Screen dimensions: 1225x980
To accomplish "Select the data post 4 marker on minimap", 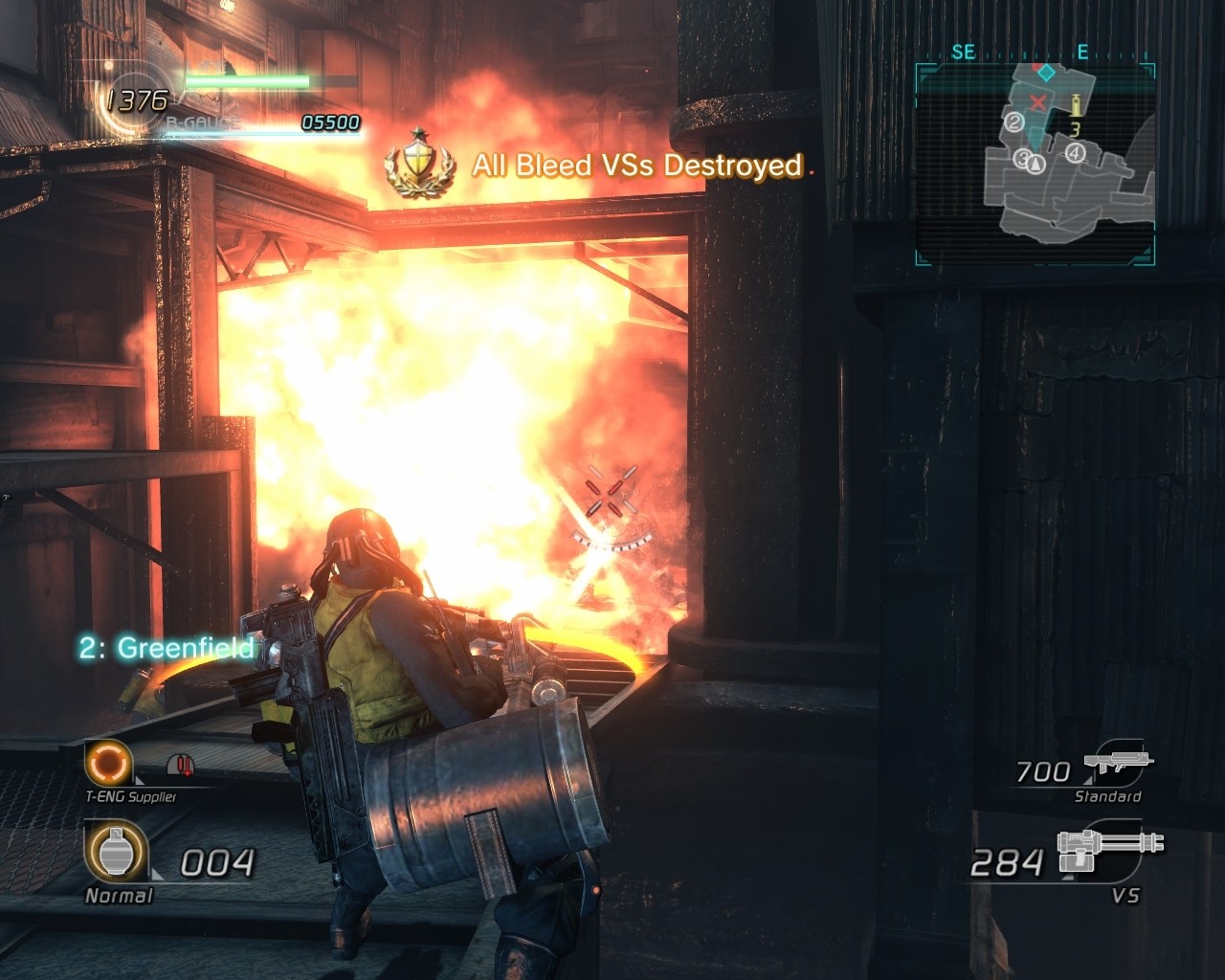I will (1076, 152).
